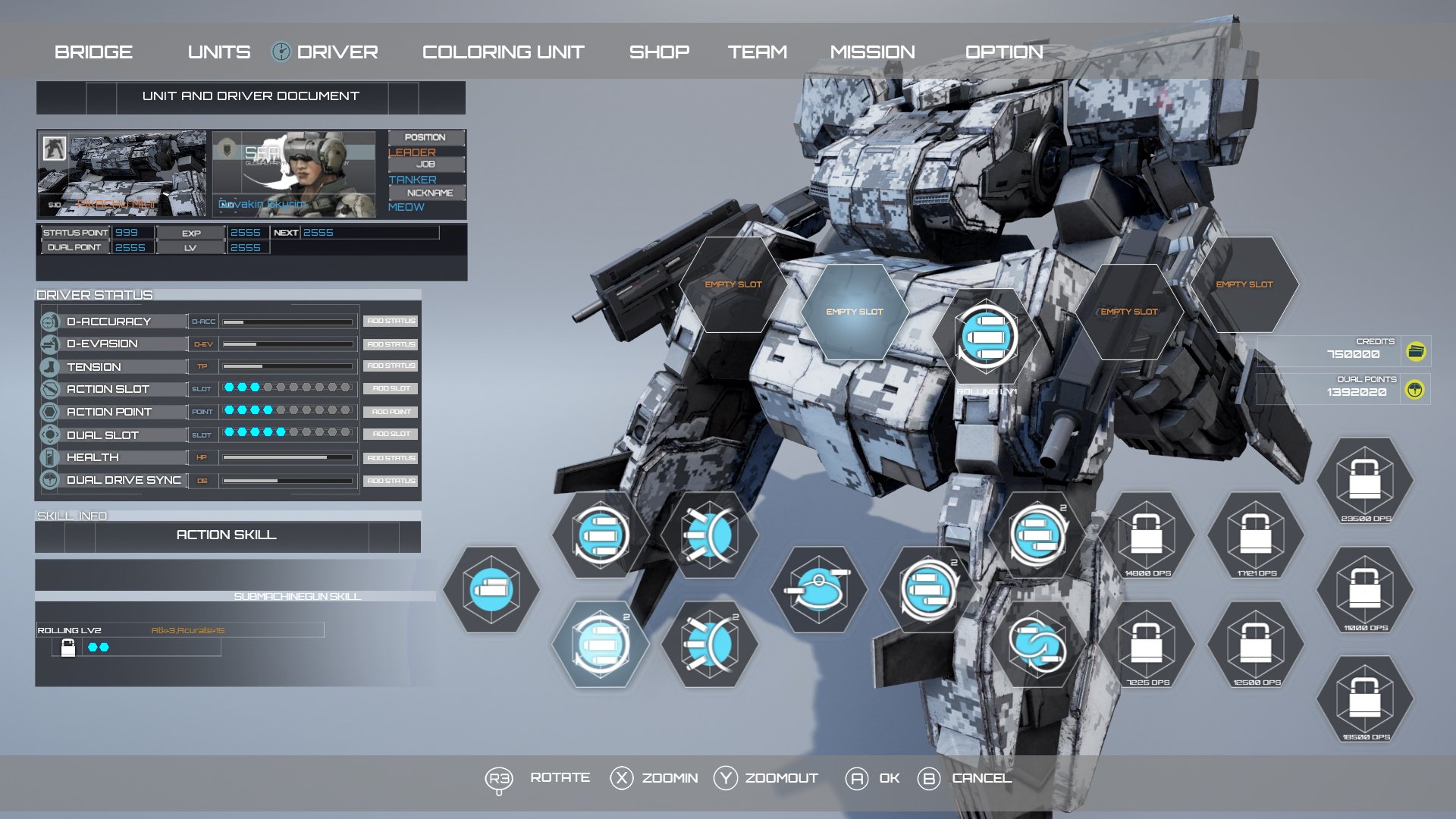The width and height of the screenshot is (1456, 819).
Task: Toggle the highlighted Rolling LV2 skill hexagon
Action: (601, 644)
